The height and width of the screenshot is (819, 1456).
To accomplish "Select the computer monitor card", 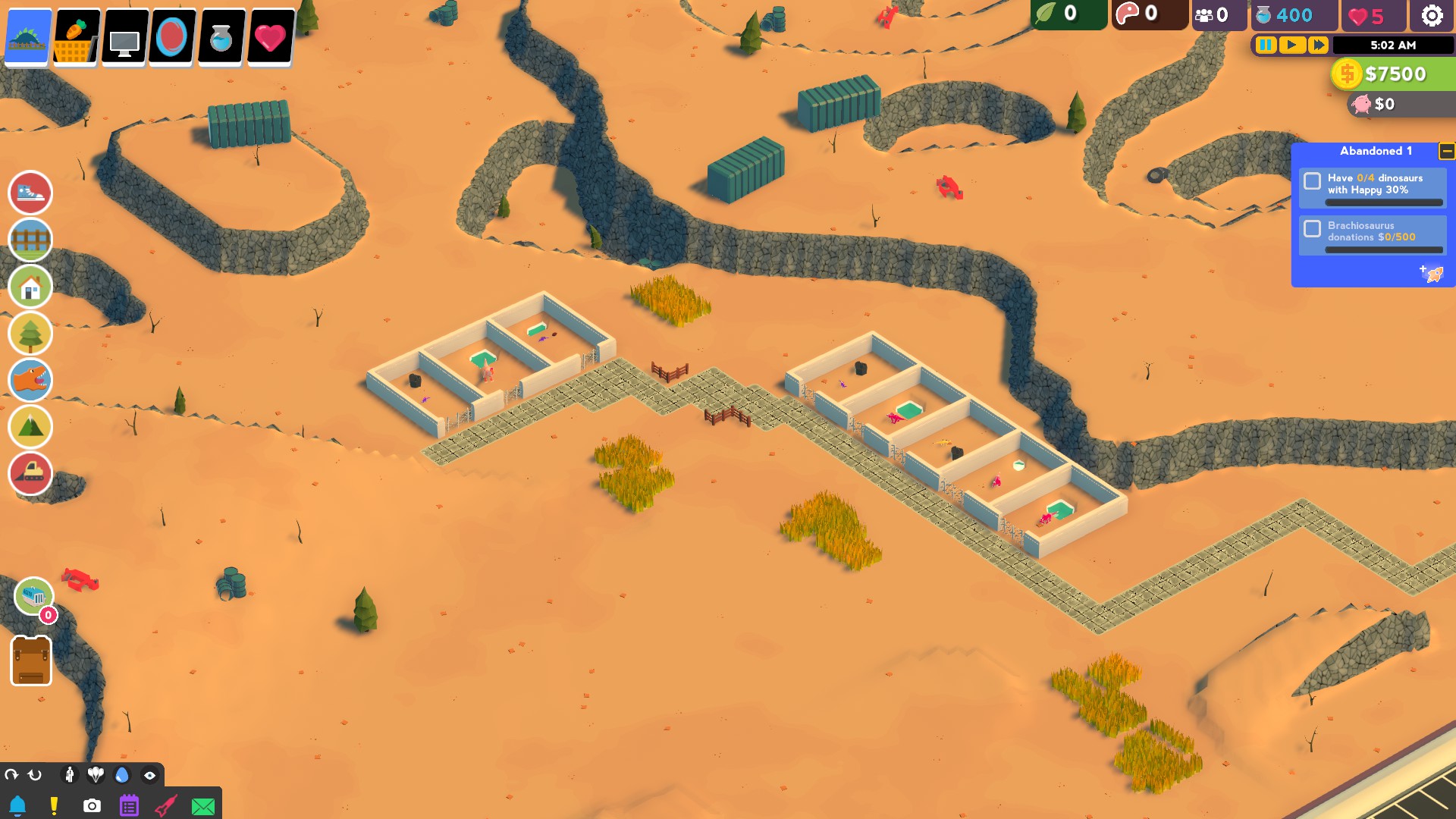I will [124, 36].
